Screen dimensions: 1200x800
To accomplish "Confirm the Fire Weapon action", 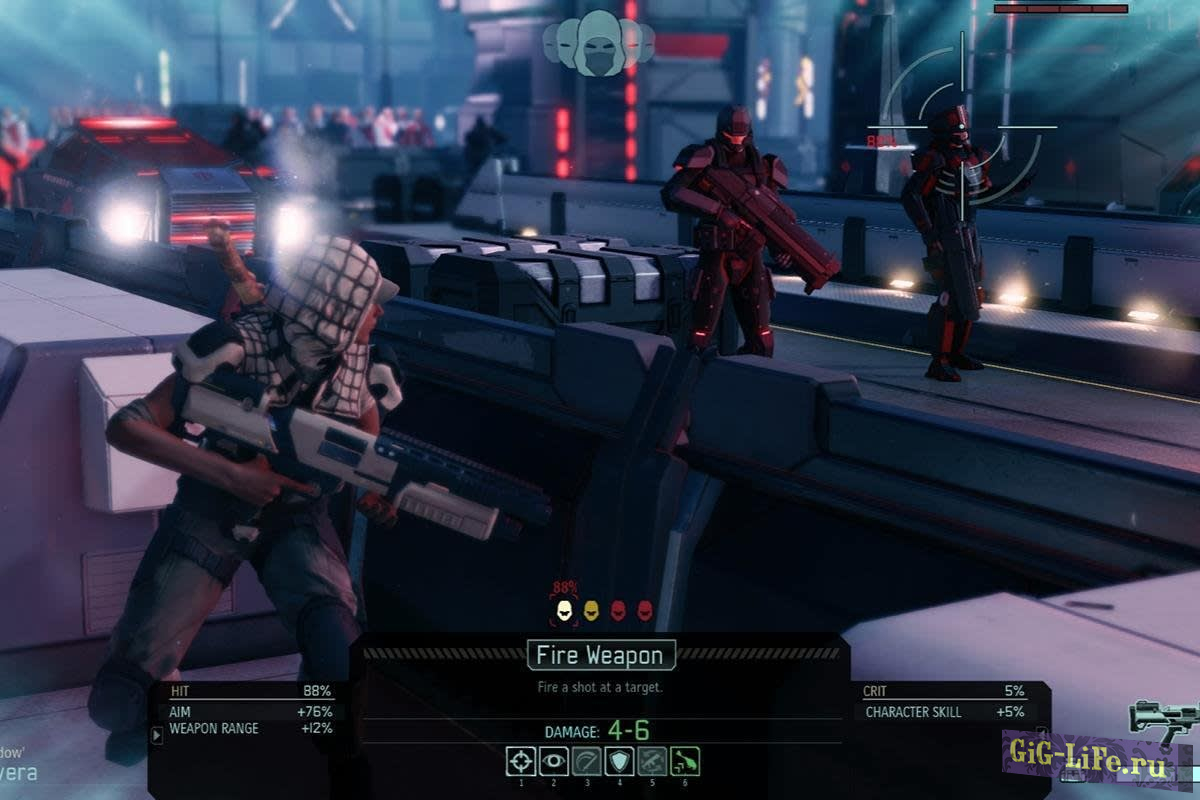I will 601,656.
